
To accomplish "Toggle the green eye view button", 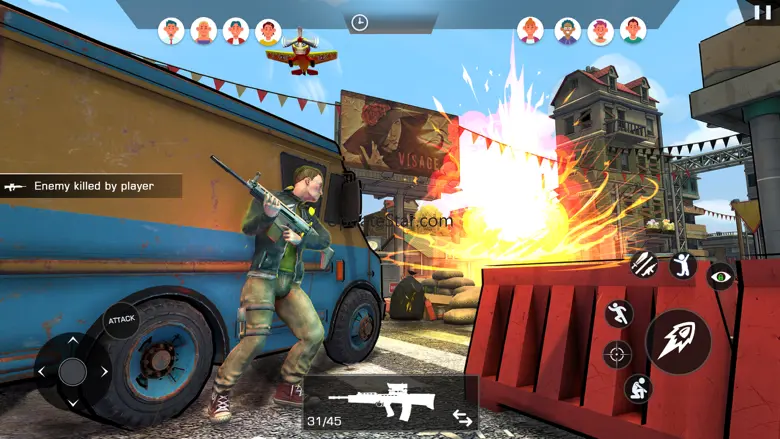I will click(x=720, y=277).
